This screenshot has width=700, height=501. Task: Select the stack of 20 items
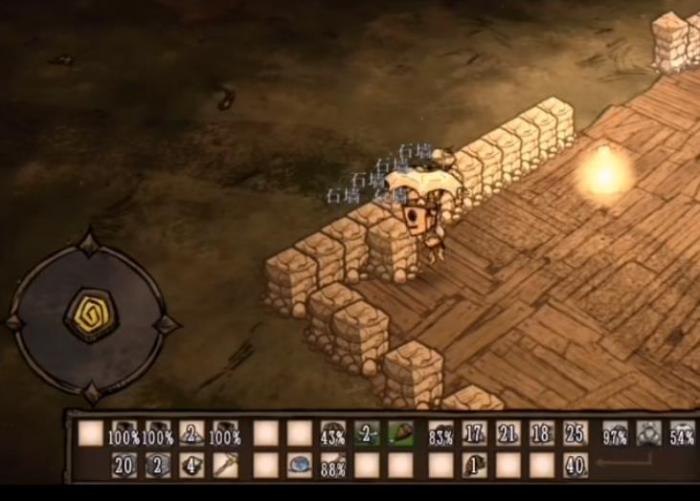click(124, 465)
